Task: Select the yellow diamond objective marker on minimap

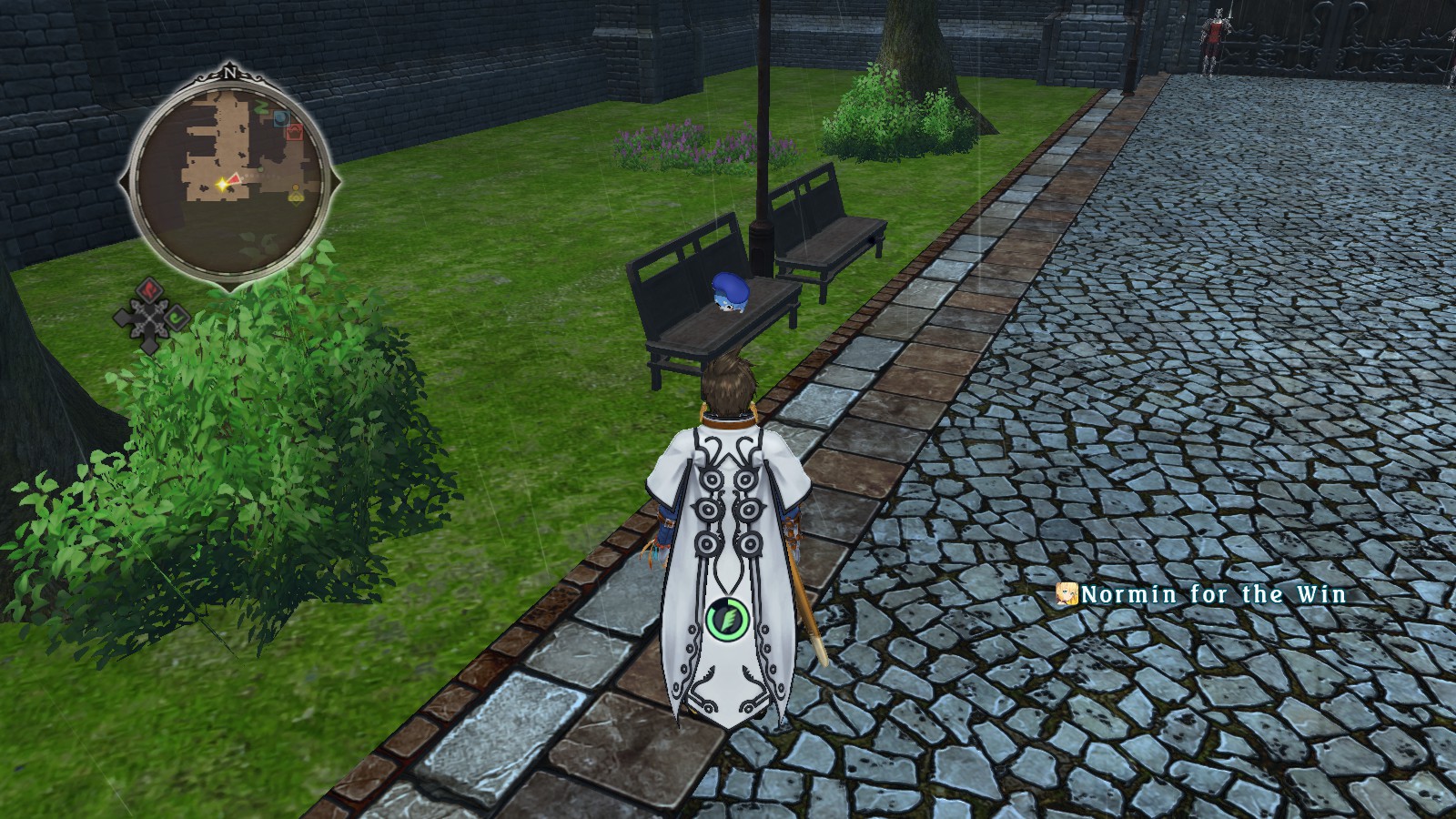Action: coord(296,197)
